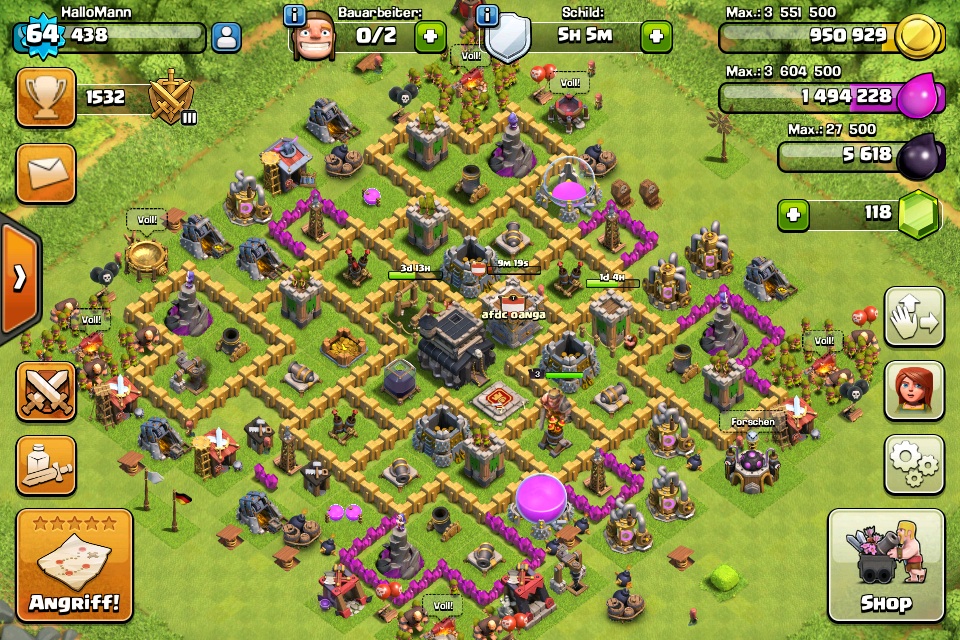Open the crossed swords battle log
Screen dimensions: 960x640
[x=45, y=391]
